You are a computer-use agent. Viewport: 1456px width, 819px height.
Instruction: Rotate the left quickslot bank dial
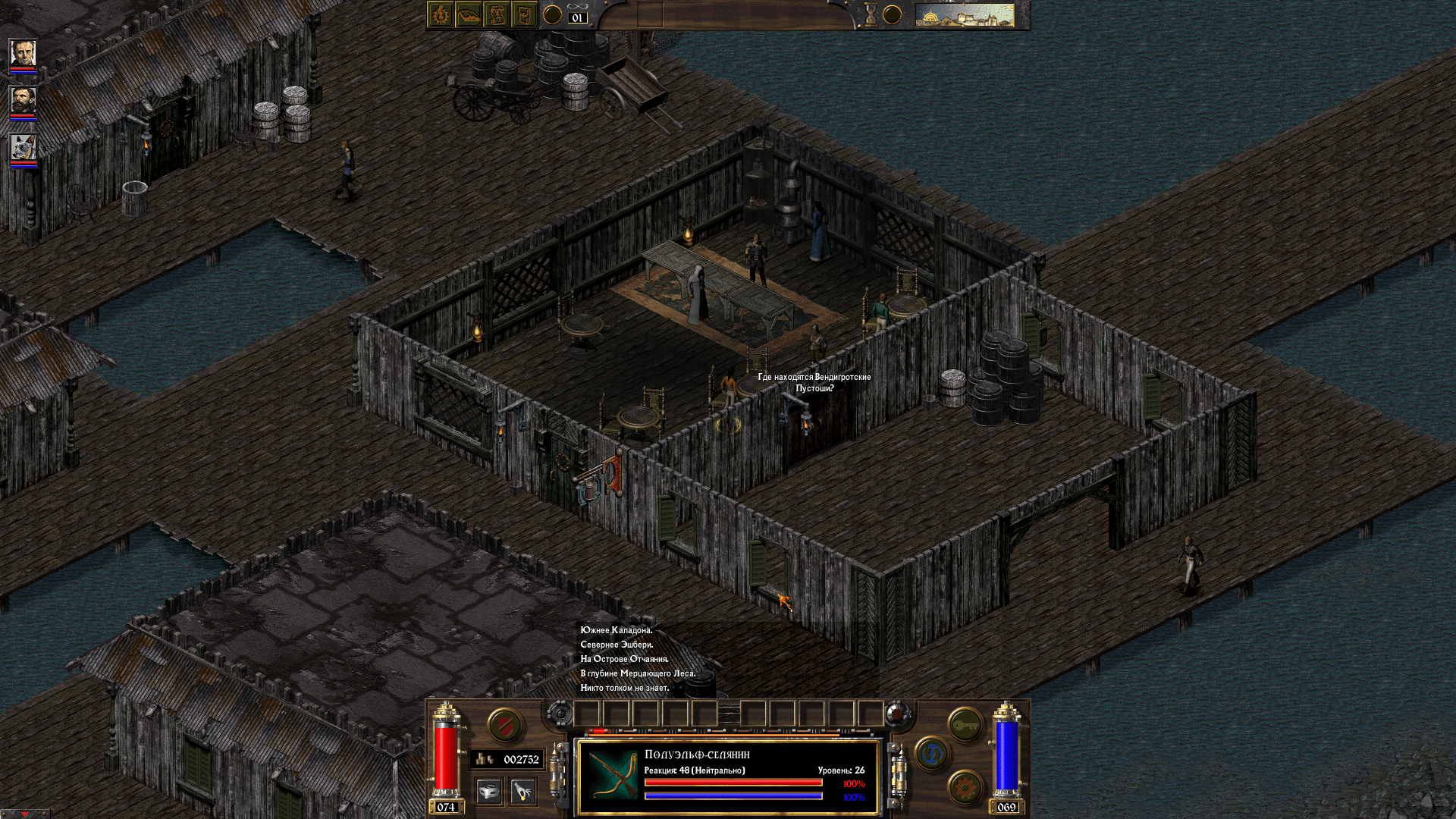click(x=560, y=714)
